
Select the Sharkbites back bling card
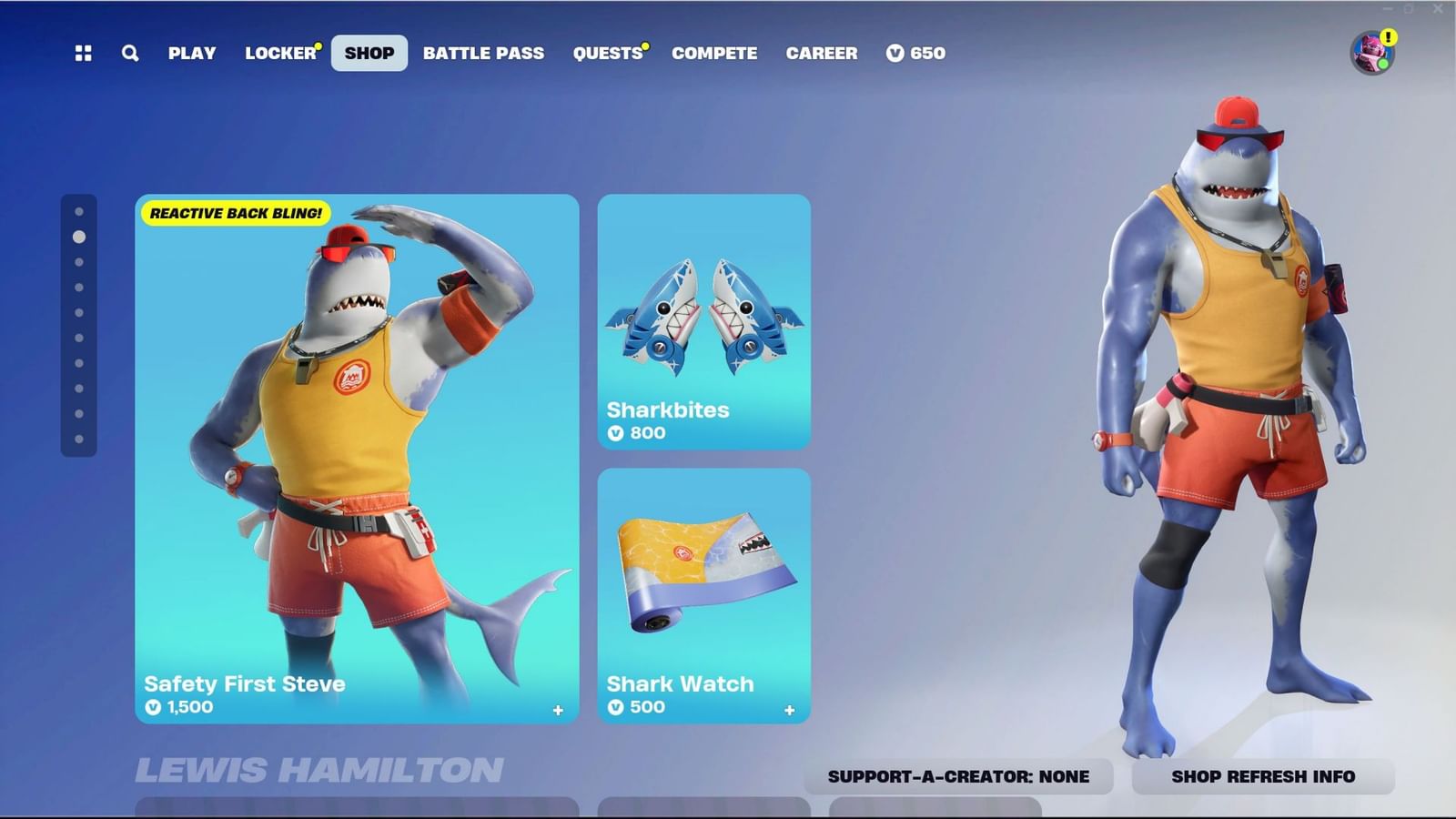(x=703, y=318)
